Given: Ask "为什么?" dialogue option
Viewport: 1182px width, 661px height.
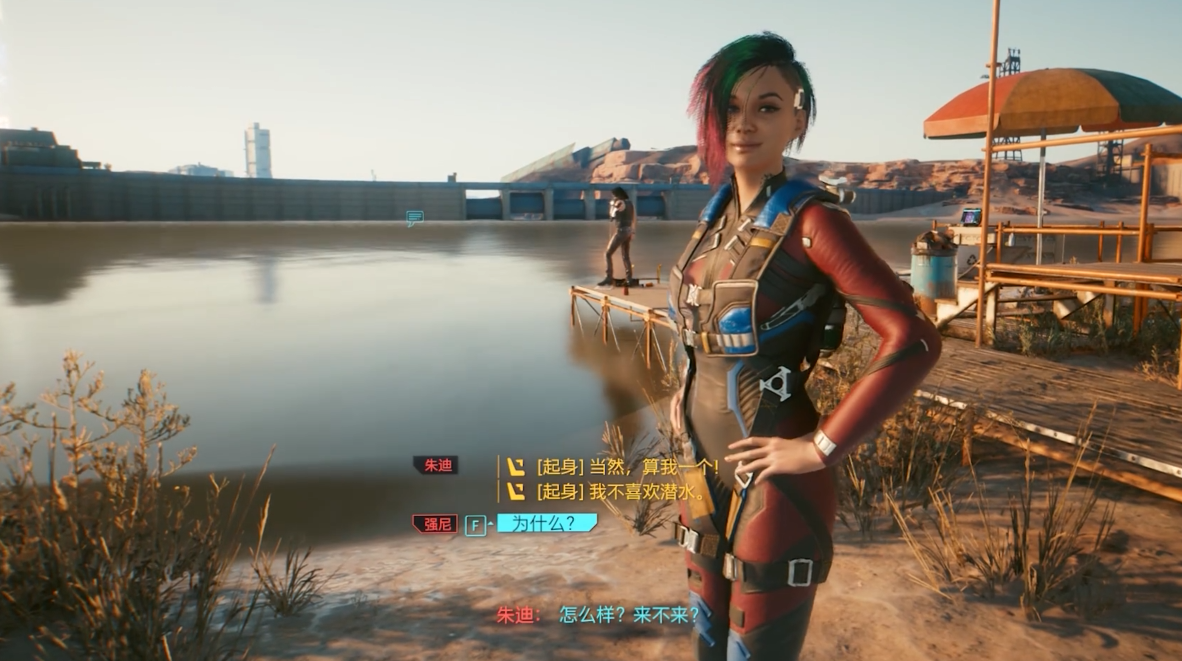Looking at the screenshot, I should [546, 523].
